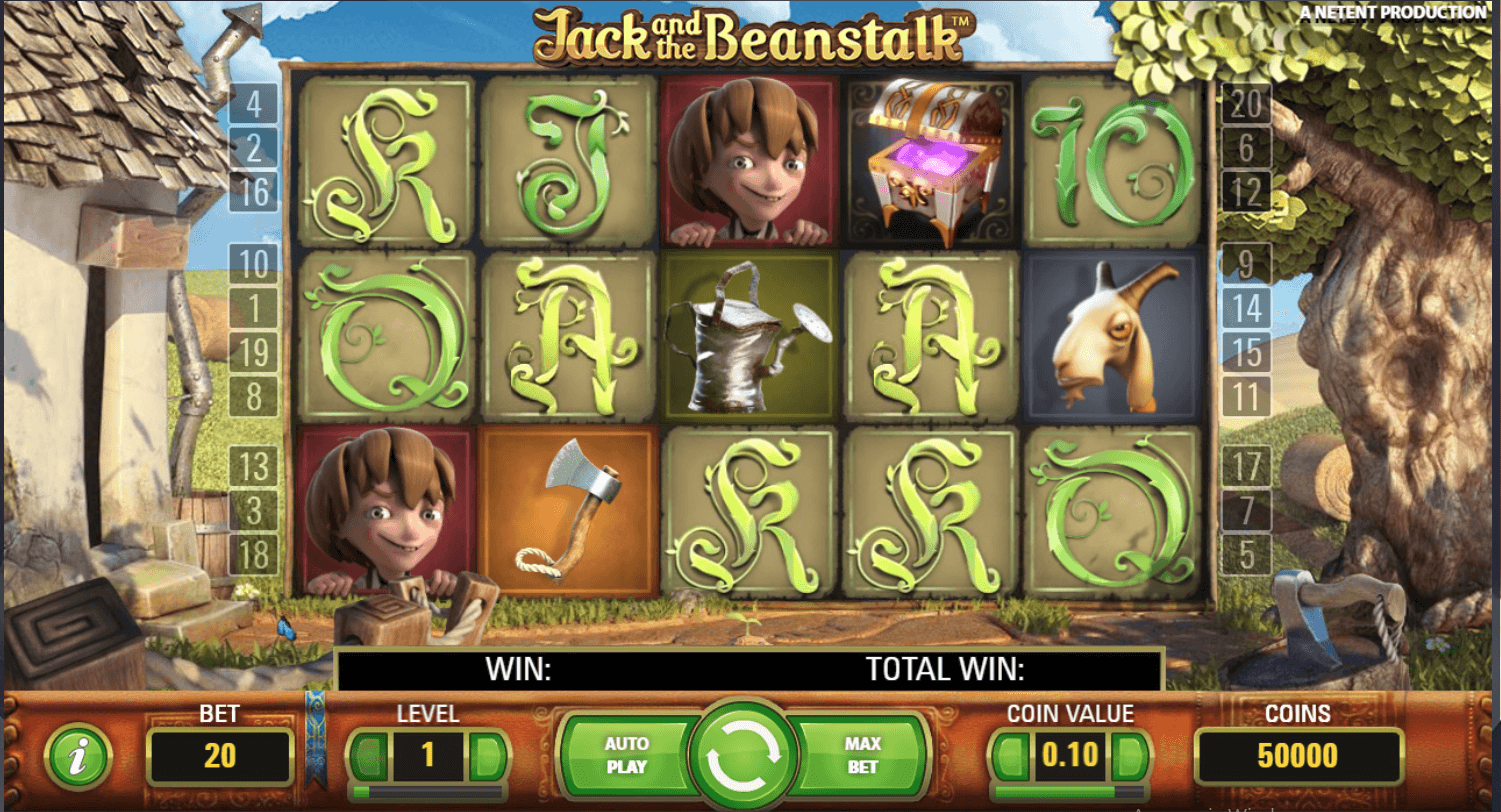Select payline number 4 marker
The width and height of the screenshot is (1501, 812).
point(253,103)
